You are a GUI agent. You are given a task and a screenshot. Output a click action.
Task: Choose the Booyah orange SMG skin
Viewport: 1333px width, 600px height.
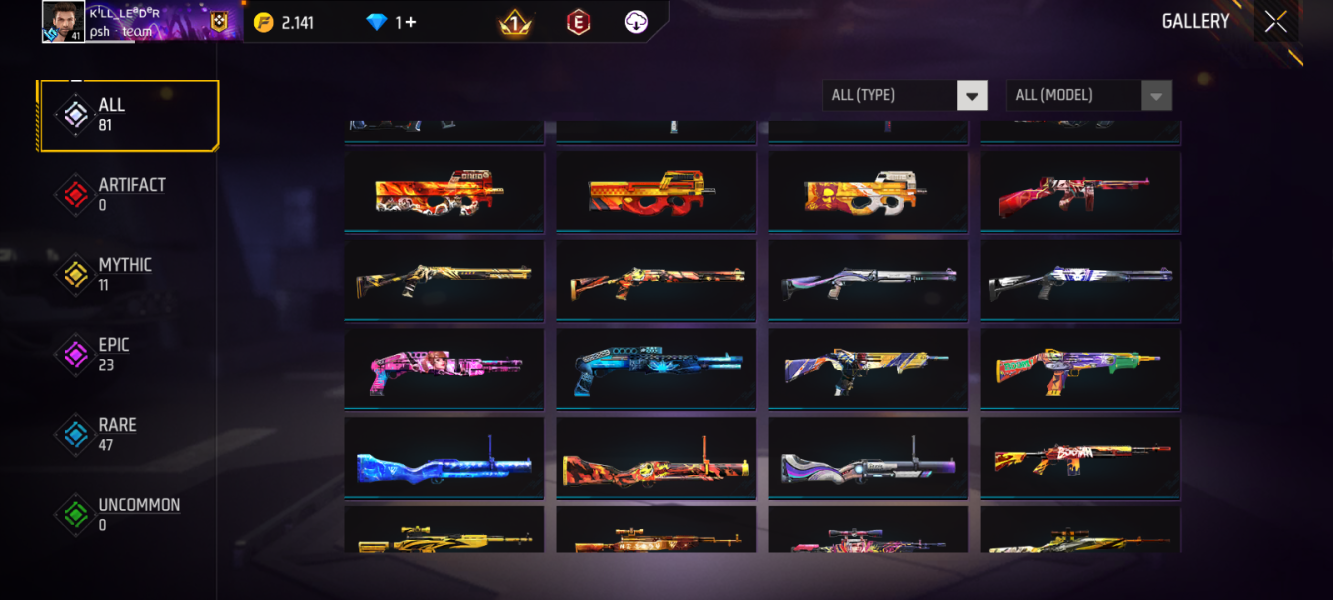1080,458
